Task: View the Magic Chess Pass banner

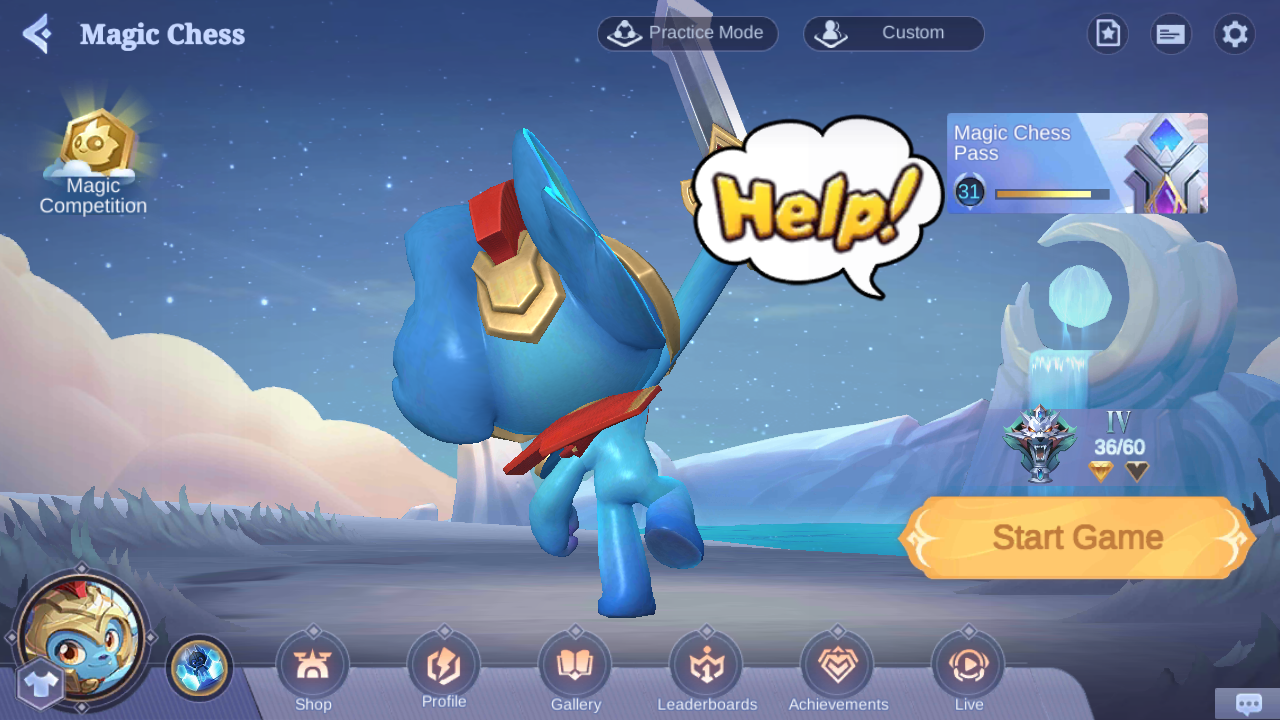Action: [1077, 163]
